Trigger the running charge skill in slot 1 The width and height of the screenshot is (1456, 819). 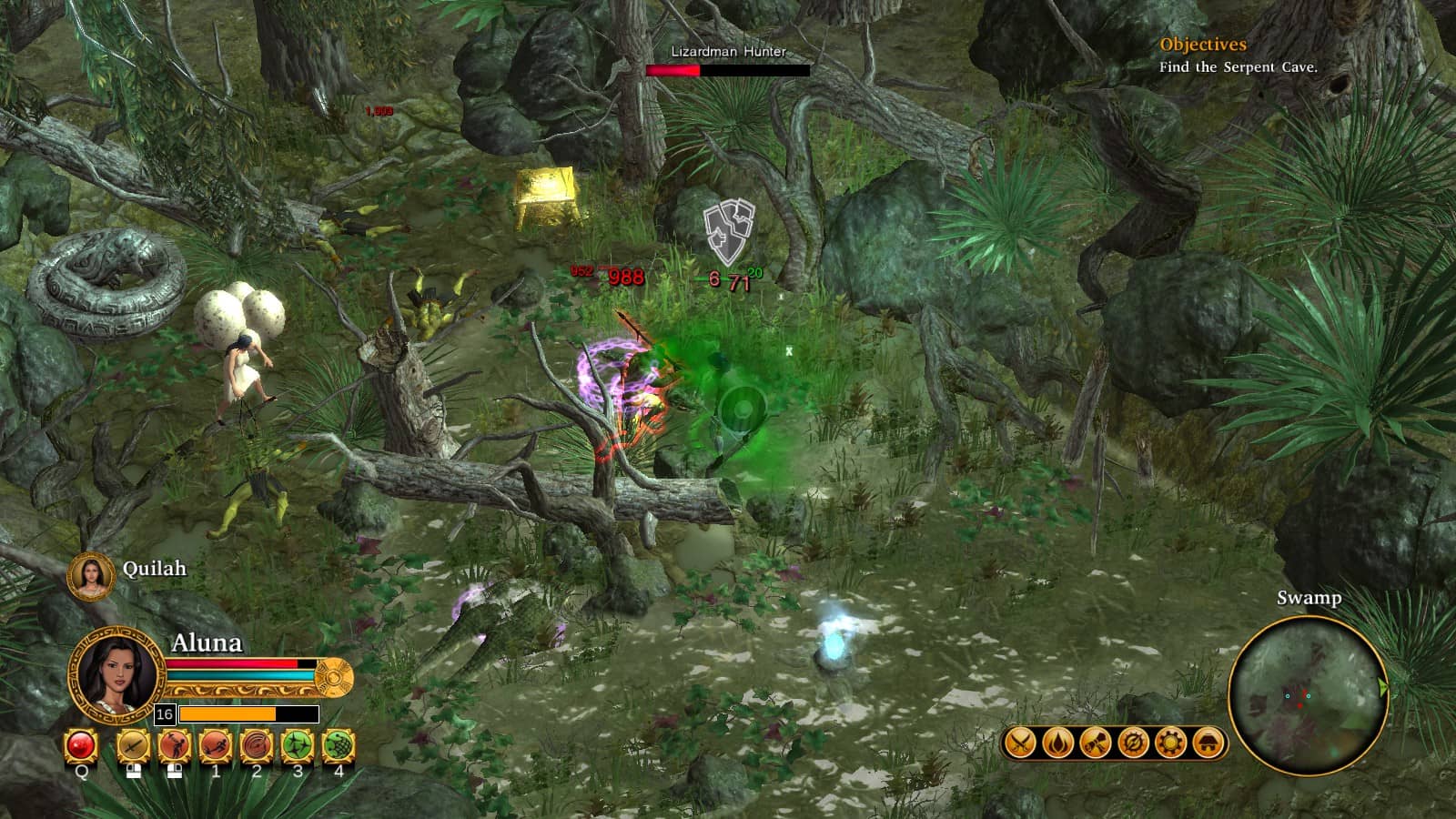216,746
